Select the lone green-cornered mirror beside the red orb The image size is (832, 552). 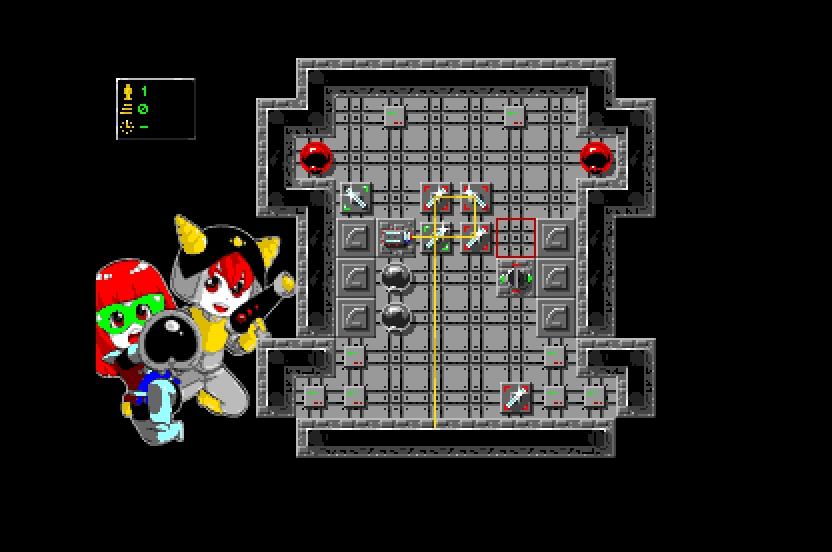coord(356,197)
